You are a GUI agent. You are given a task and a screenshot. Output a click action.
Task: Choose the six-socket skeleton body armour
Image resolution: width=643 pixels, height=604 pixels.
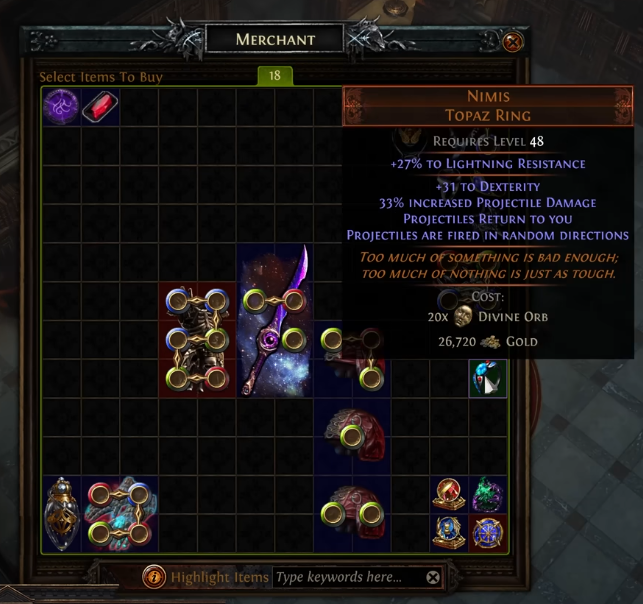coord(197,340)
